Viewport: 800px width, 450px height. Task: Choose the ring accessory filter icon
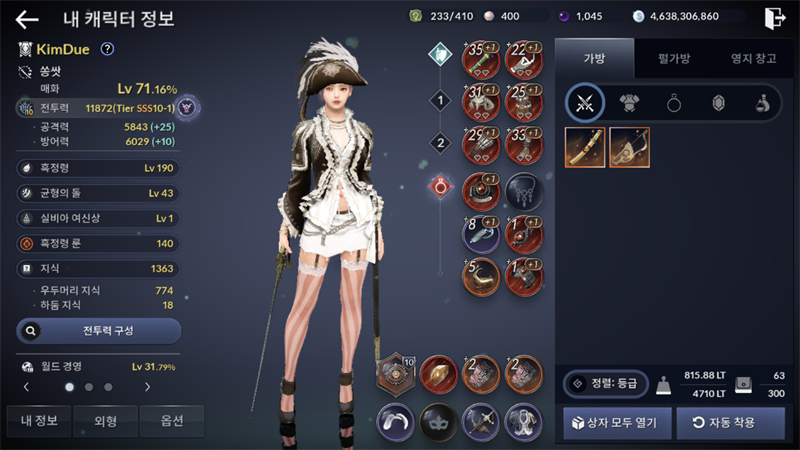click(x=673, y=102)
